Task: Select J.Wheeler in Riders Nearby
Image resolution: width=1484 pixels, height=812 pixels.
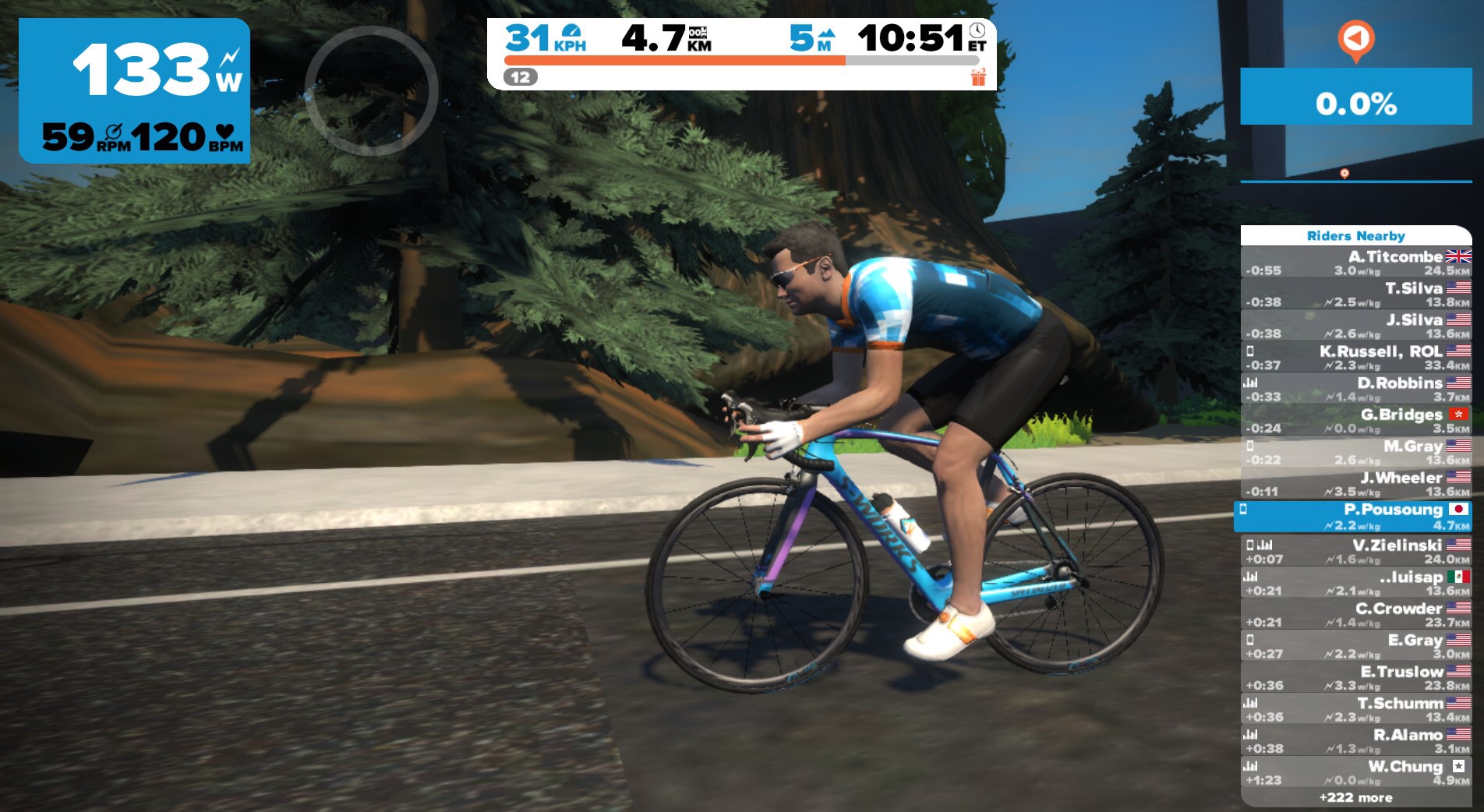Action: click(x=1356, y=484)
